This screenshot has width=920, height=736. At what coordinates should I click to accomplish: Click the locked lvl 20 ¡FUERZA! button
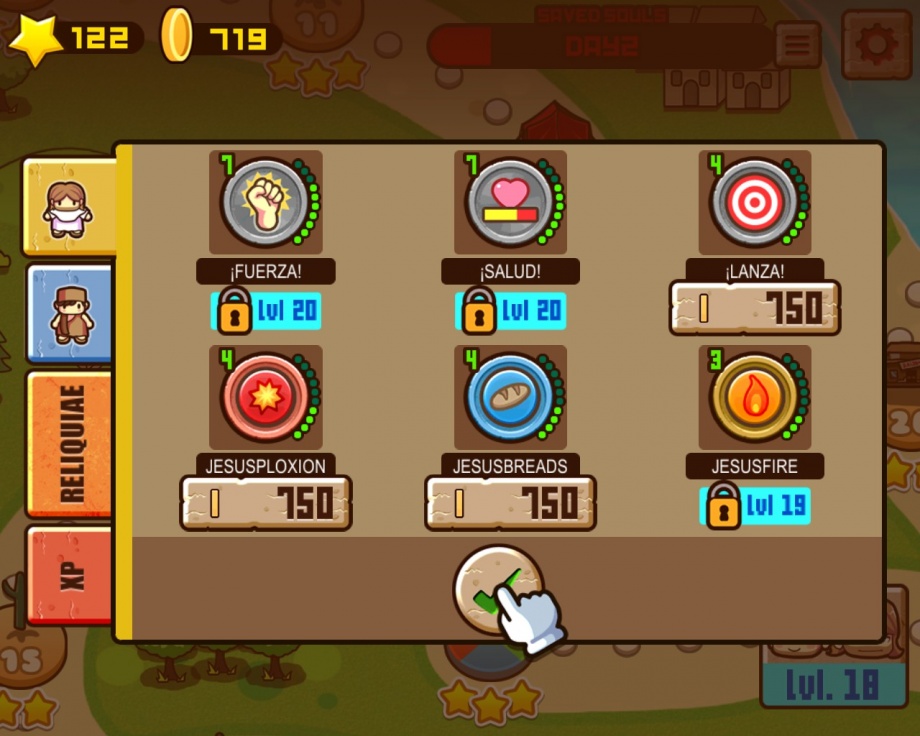tap(266, 311)
